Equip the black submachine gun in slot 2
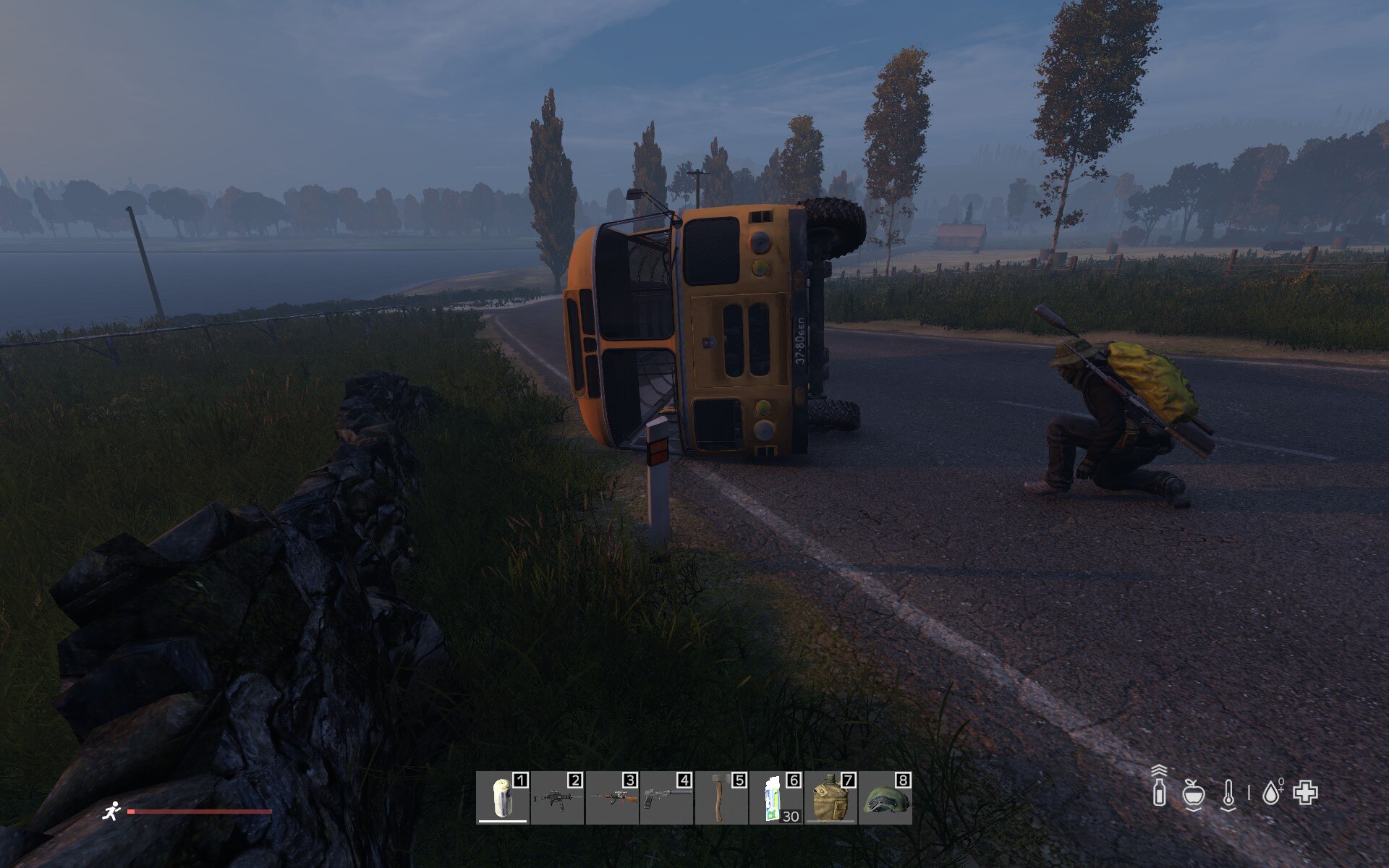 [557, 798]
